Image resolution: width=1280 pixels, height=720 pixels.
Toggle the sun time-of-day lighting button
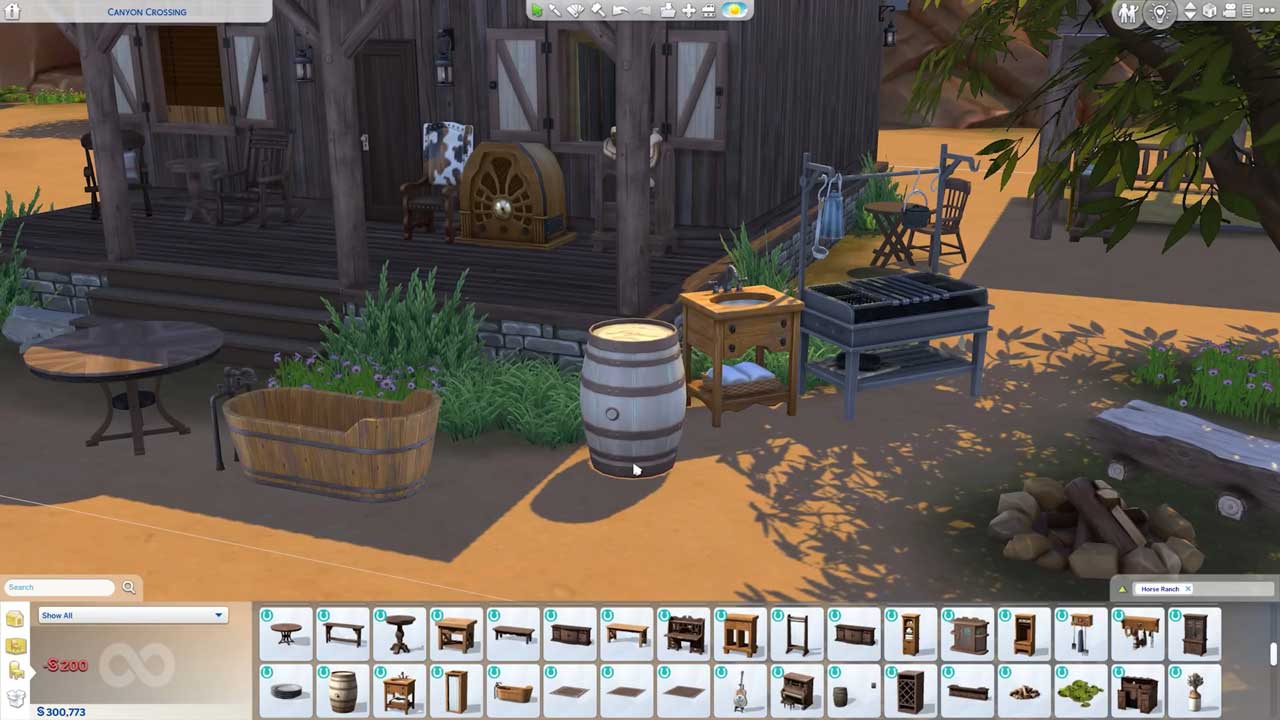pyautogui.click(x=735, y=10)
